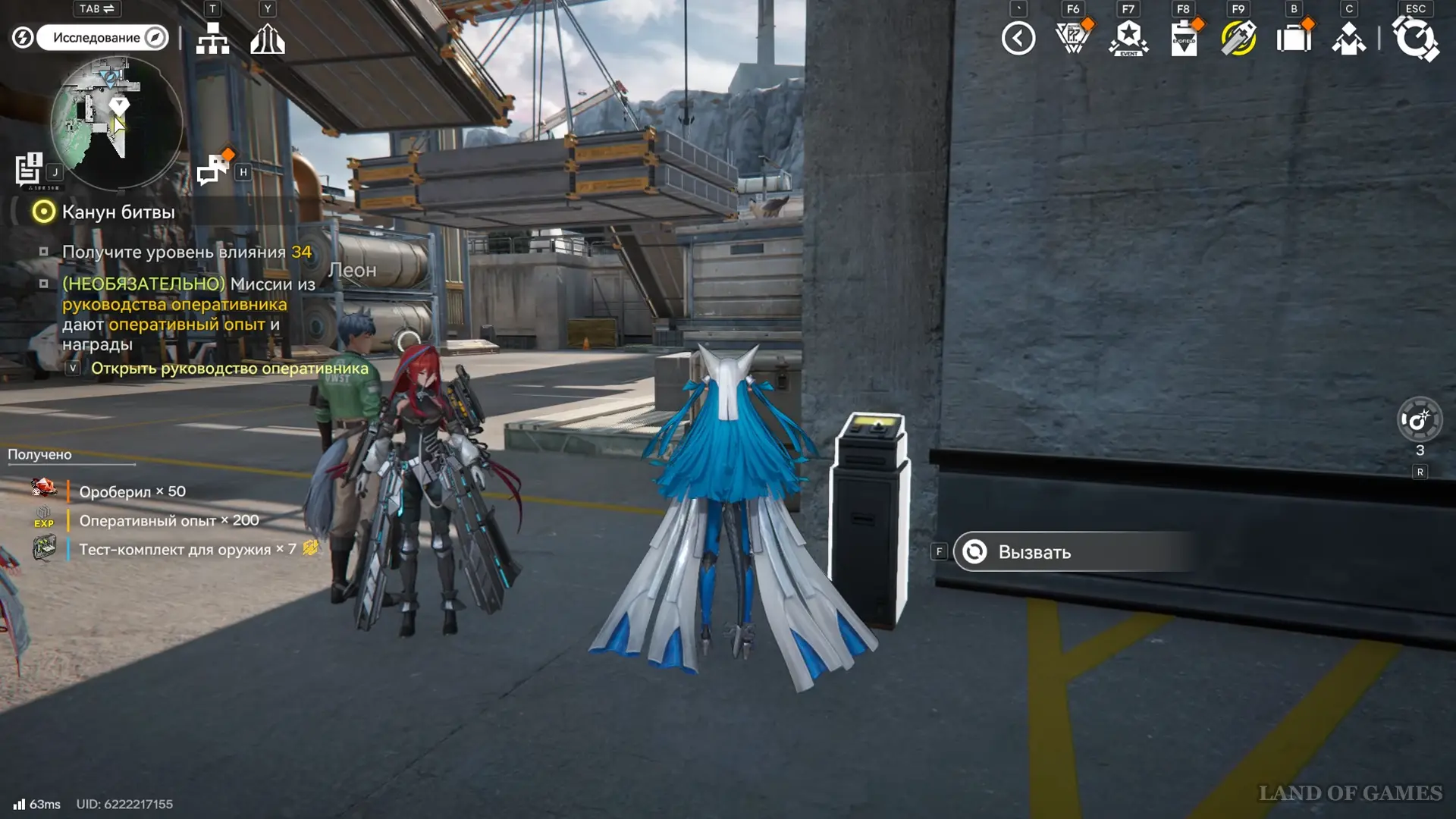The image size is (1456, 819).
Task: Click the lightning bolt icon beside Исследование
Action: point(23,37)
